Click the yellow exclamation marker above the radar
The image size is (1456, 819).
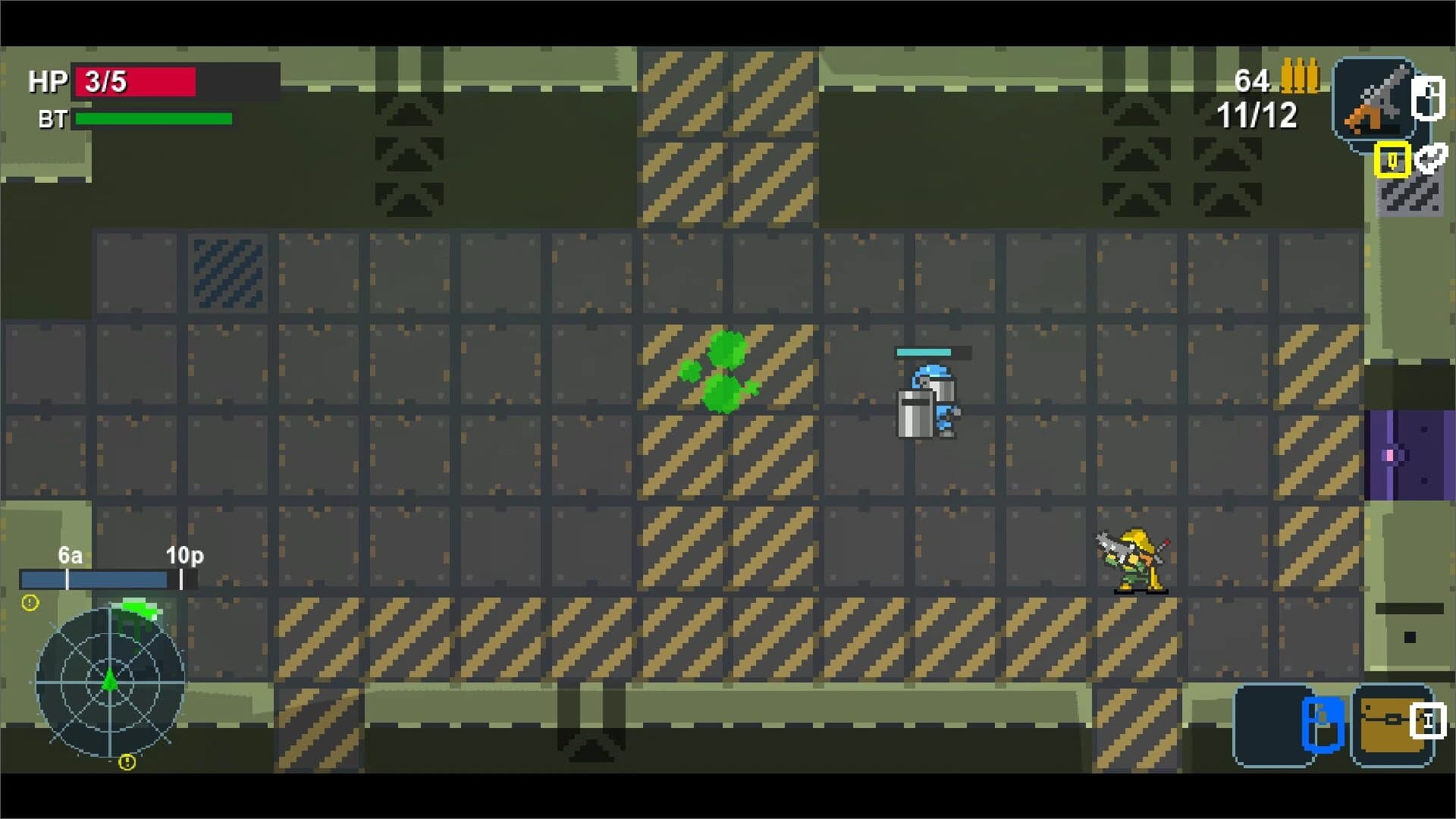point(29,603)
